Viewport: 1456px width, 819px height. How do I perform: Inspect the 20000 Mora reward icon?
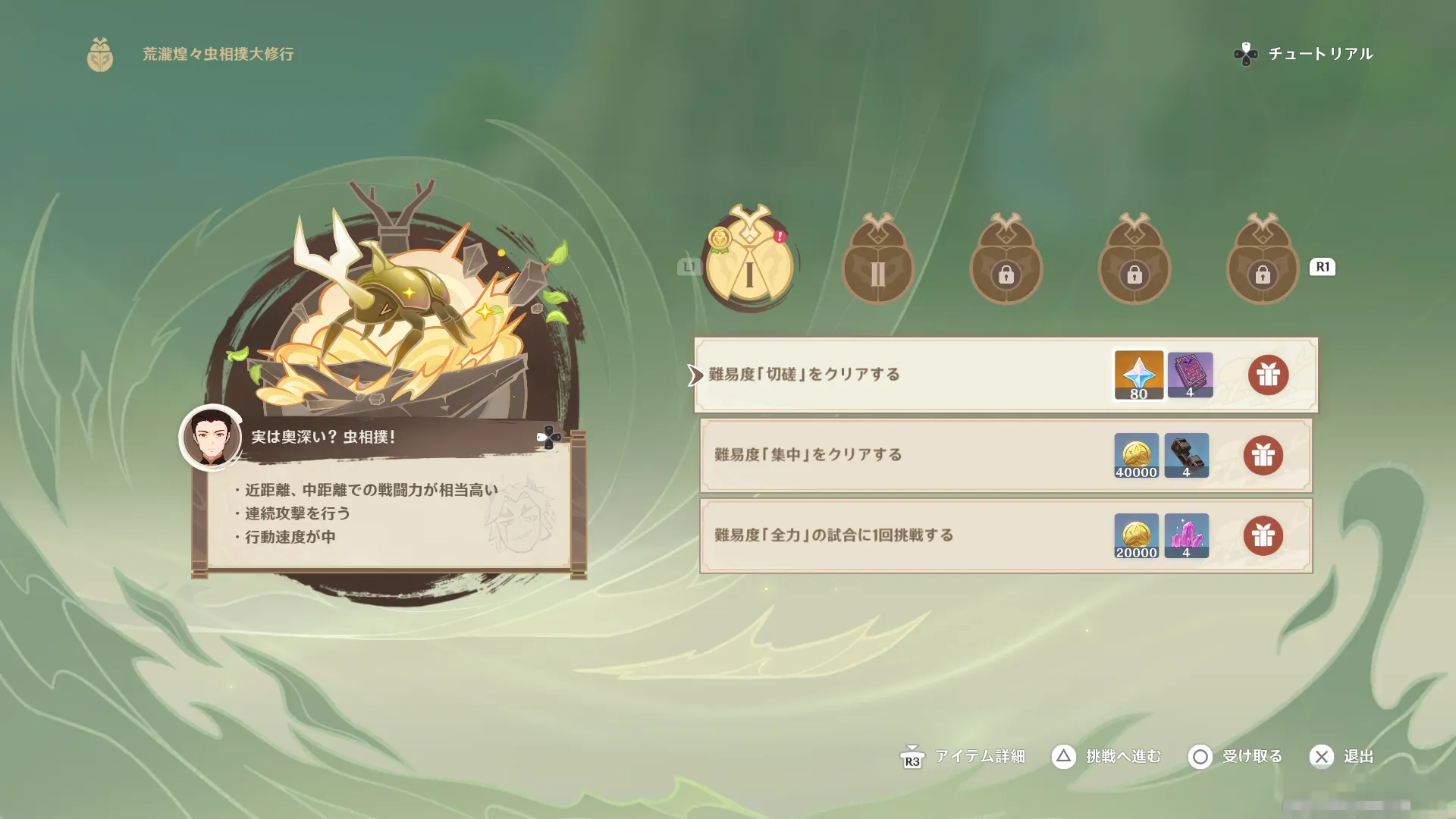[x=1136, y=535]
